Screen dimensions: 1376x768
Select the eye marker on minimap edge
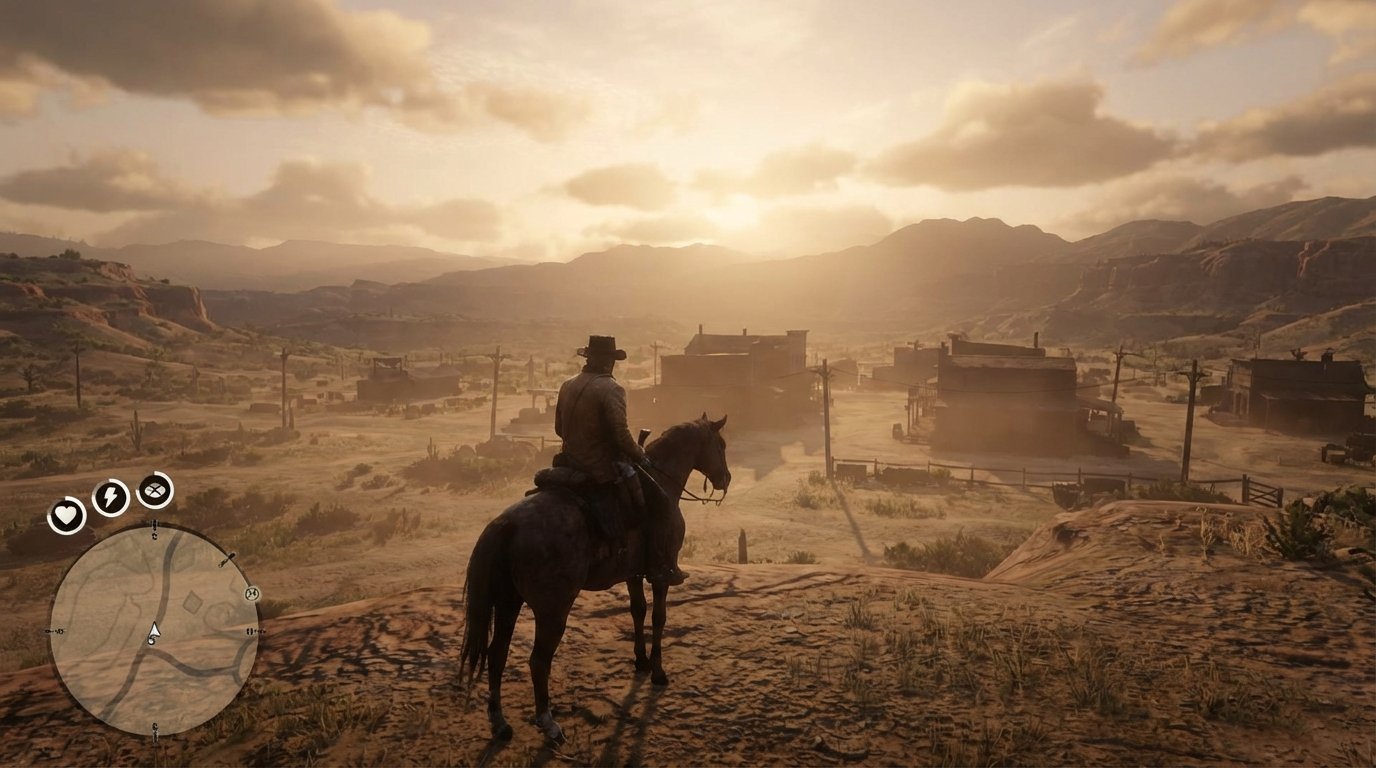pyautogui.click(x=251, y=593)
